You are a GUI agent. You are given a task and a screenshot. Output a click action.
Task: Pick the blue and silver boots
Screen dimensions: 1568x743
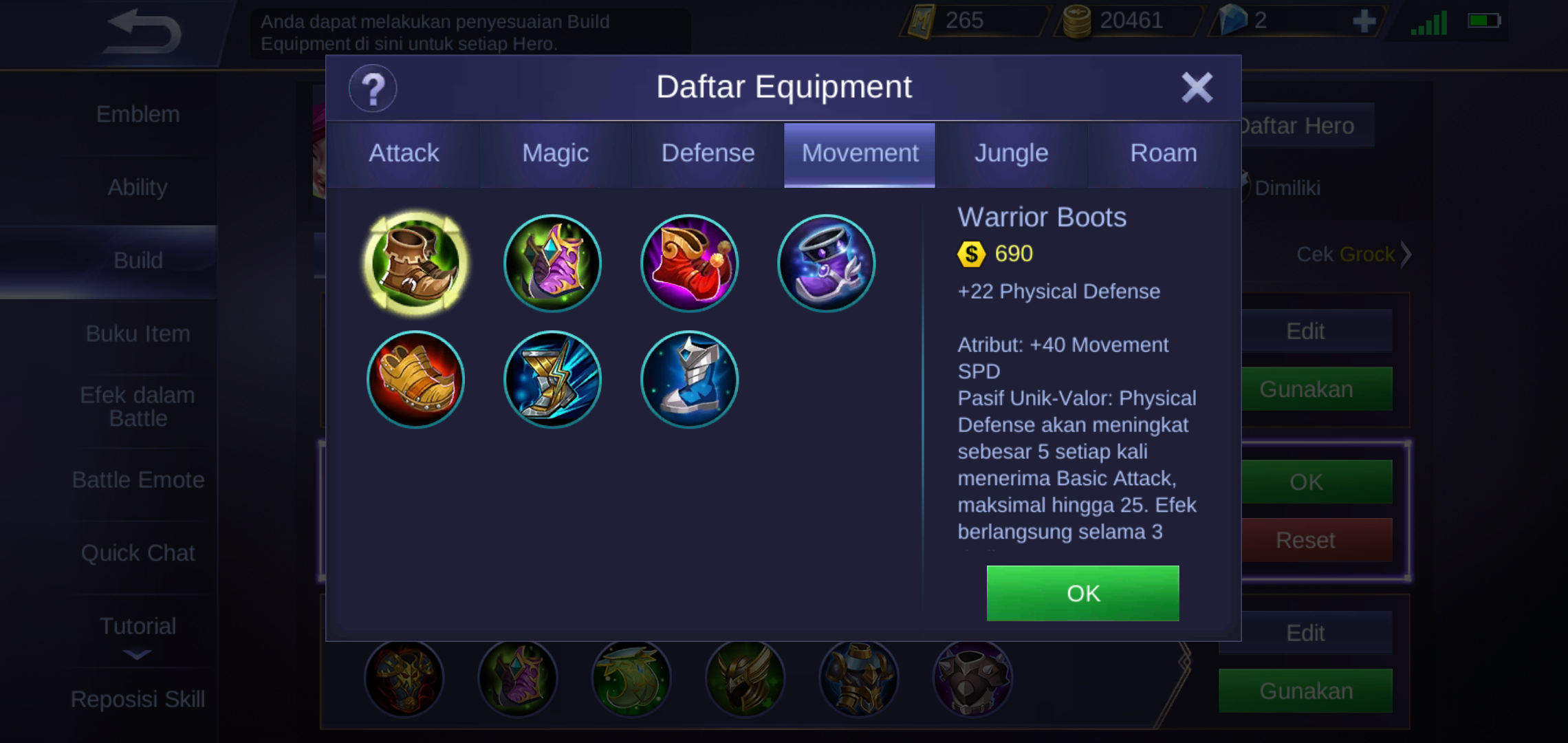click(x=689, y=380)
